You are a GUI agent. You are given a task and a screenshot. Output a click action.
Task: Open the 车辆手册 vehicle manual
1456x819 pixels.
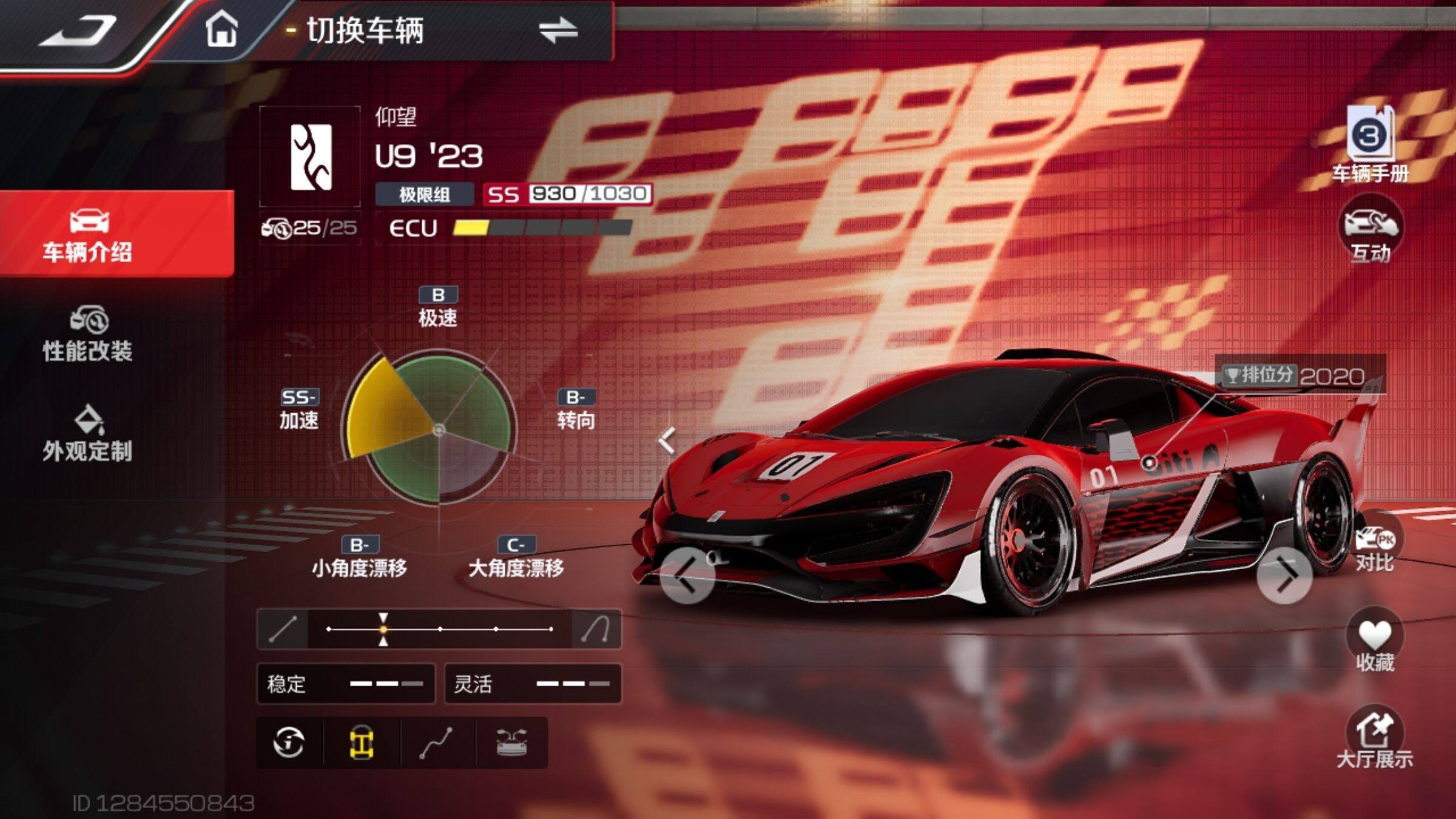[x=1370, y=144]
